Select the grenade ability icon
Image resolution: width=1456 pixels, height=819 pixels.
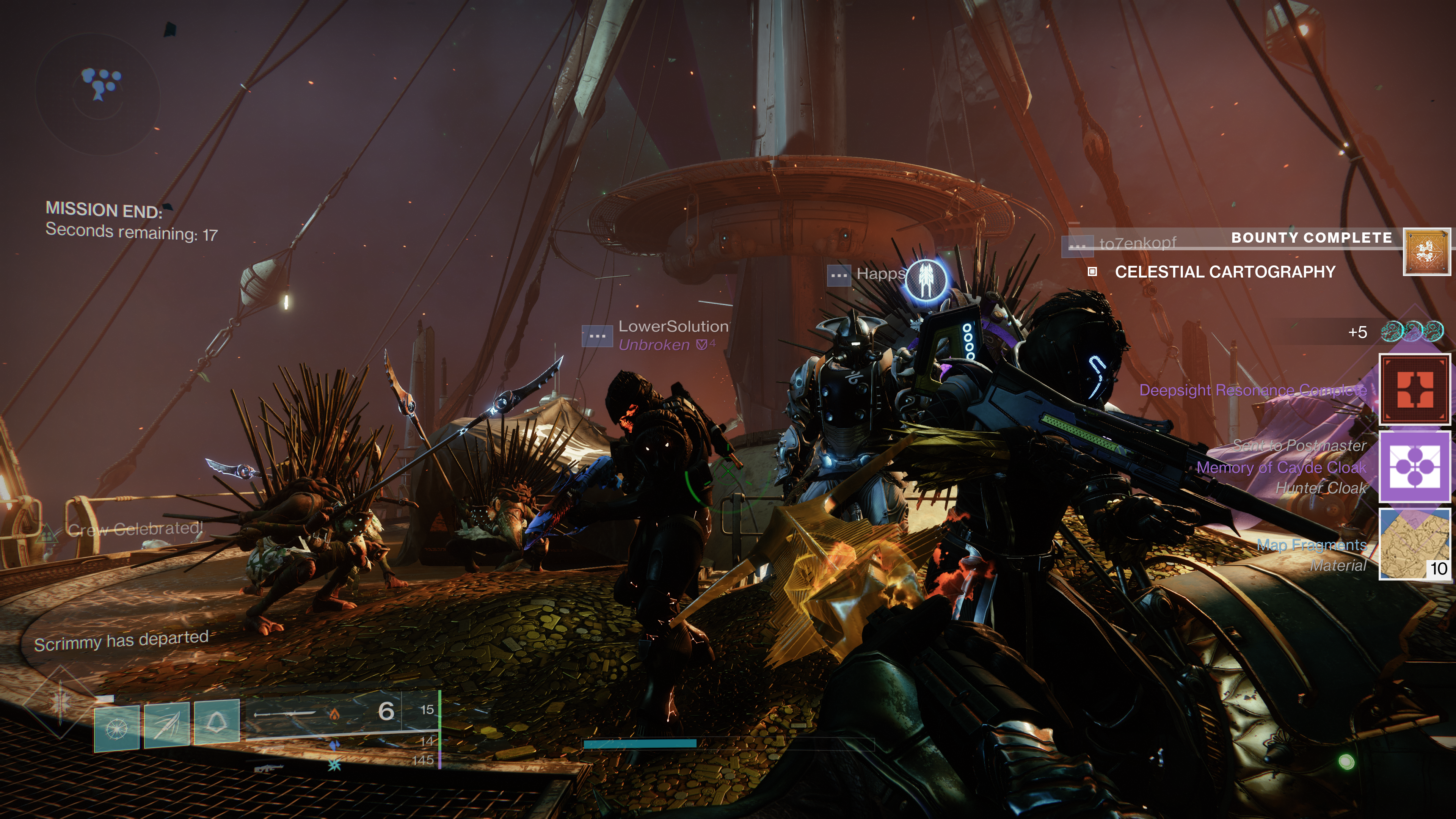116,728
